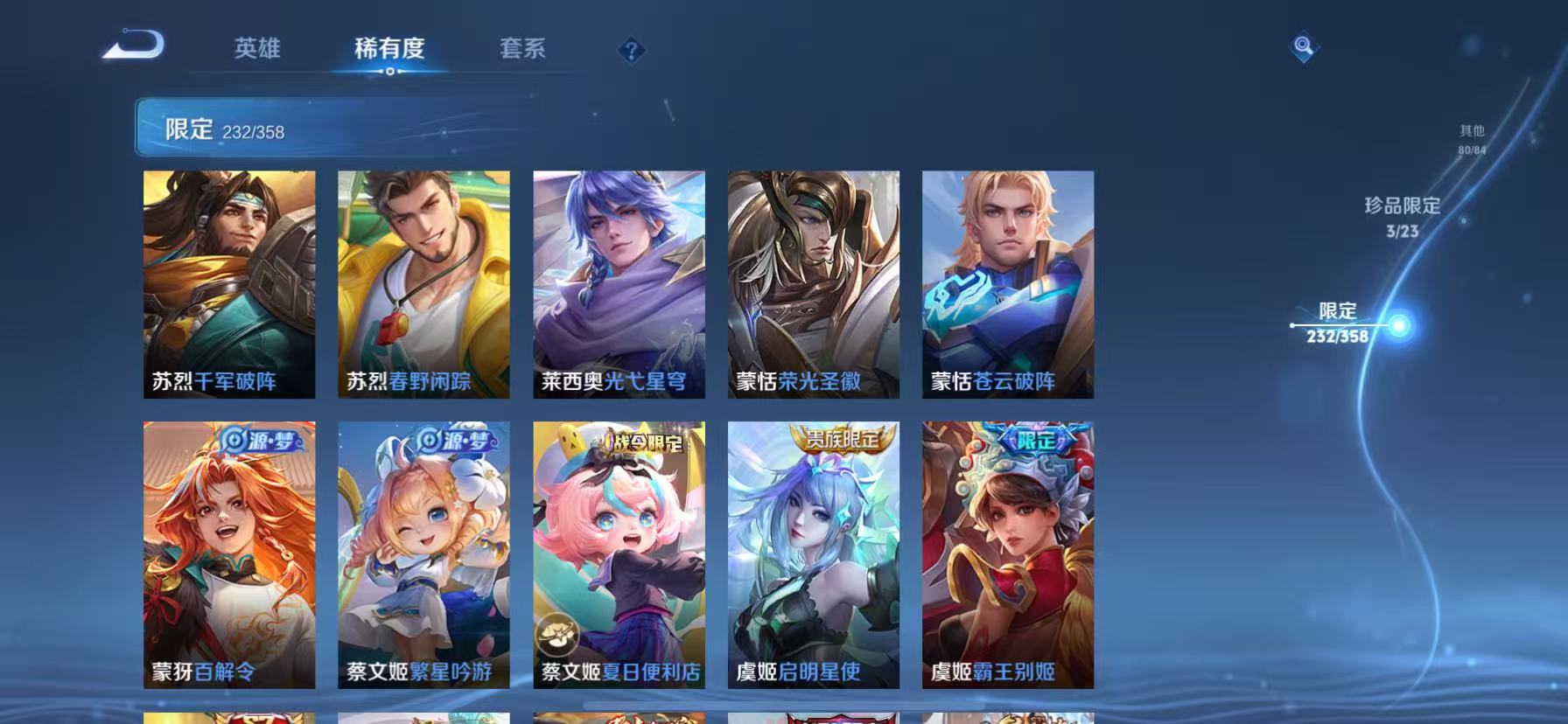Select the 苏烈千军破阵 skin thumbnail

click(x=229, y=282)
